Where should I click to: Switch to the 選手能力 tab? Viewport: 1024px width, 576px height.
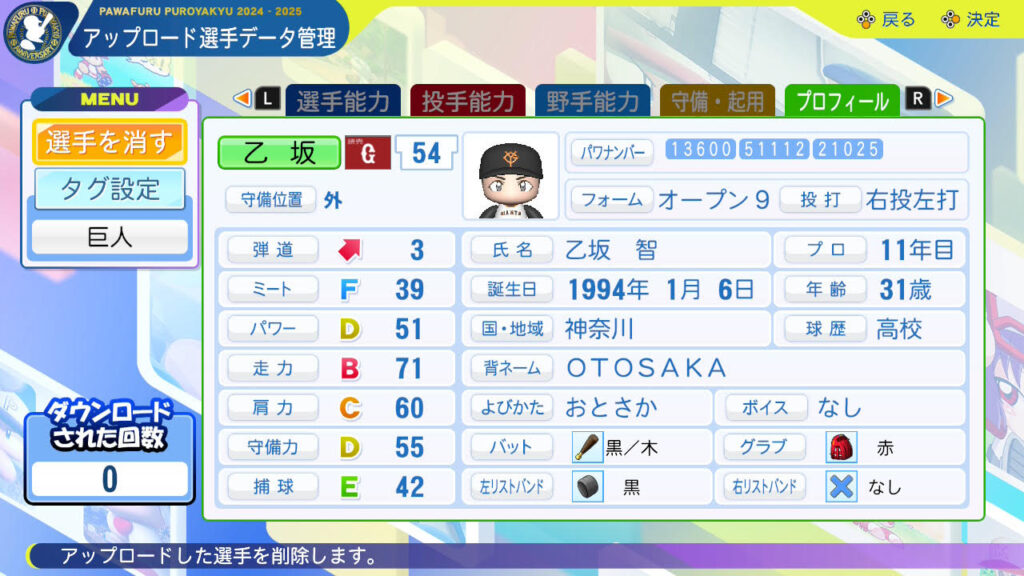coord(342,101)
